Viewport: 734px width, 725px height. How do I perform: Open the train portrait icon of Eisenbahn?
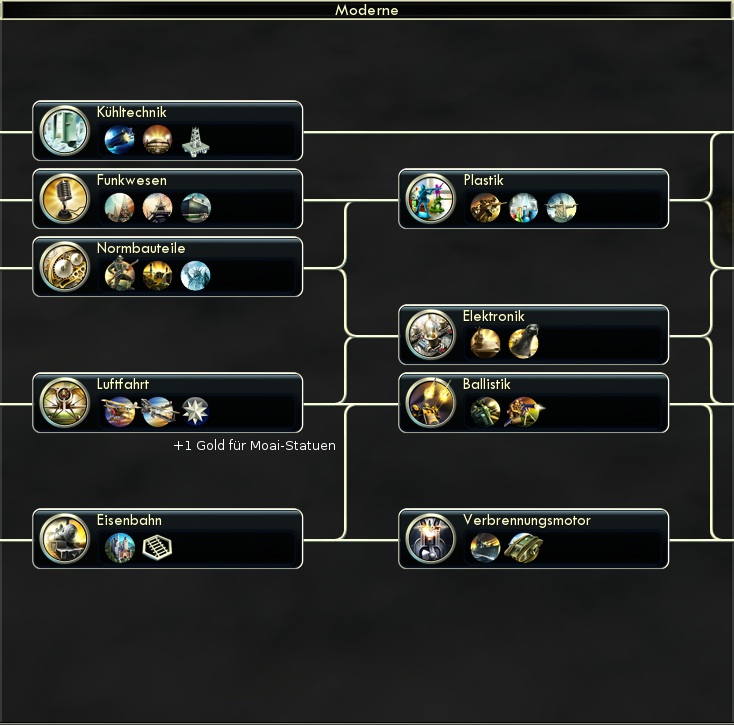[64, 539]
